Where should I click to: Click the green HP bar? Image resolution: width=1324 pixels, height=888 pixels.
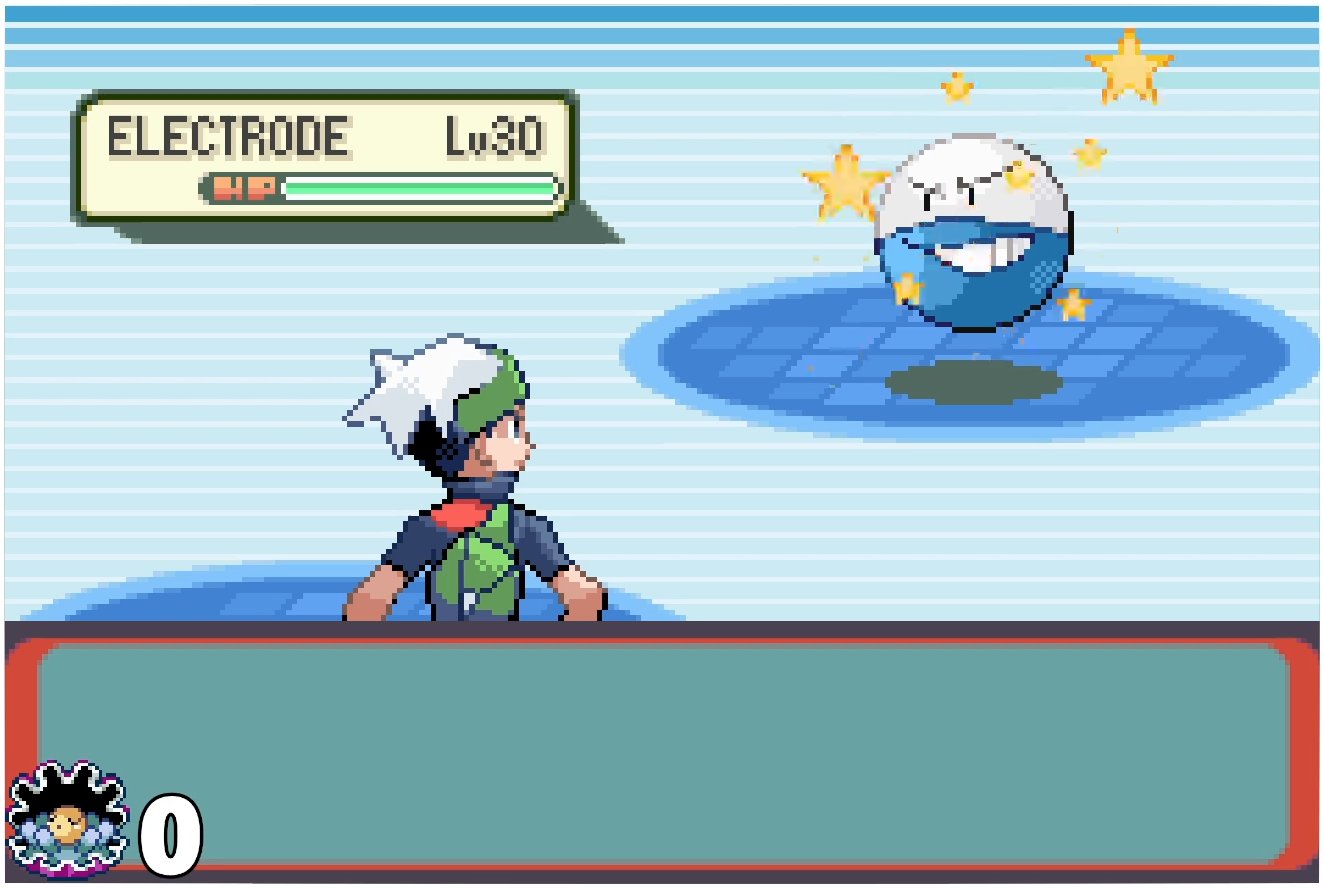pos(420,187)
